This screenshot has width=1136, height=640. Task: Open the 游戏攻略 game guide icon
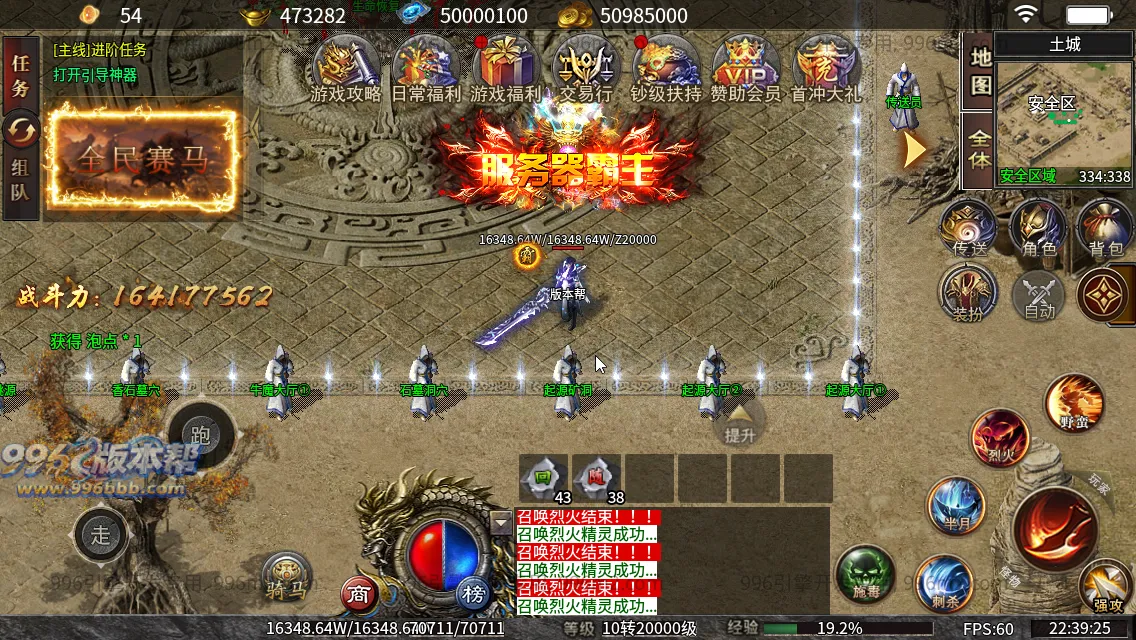(346, 67)
